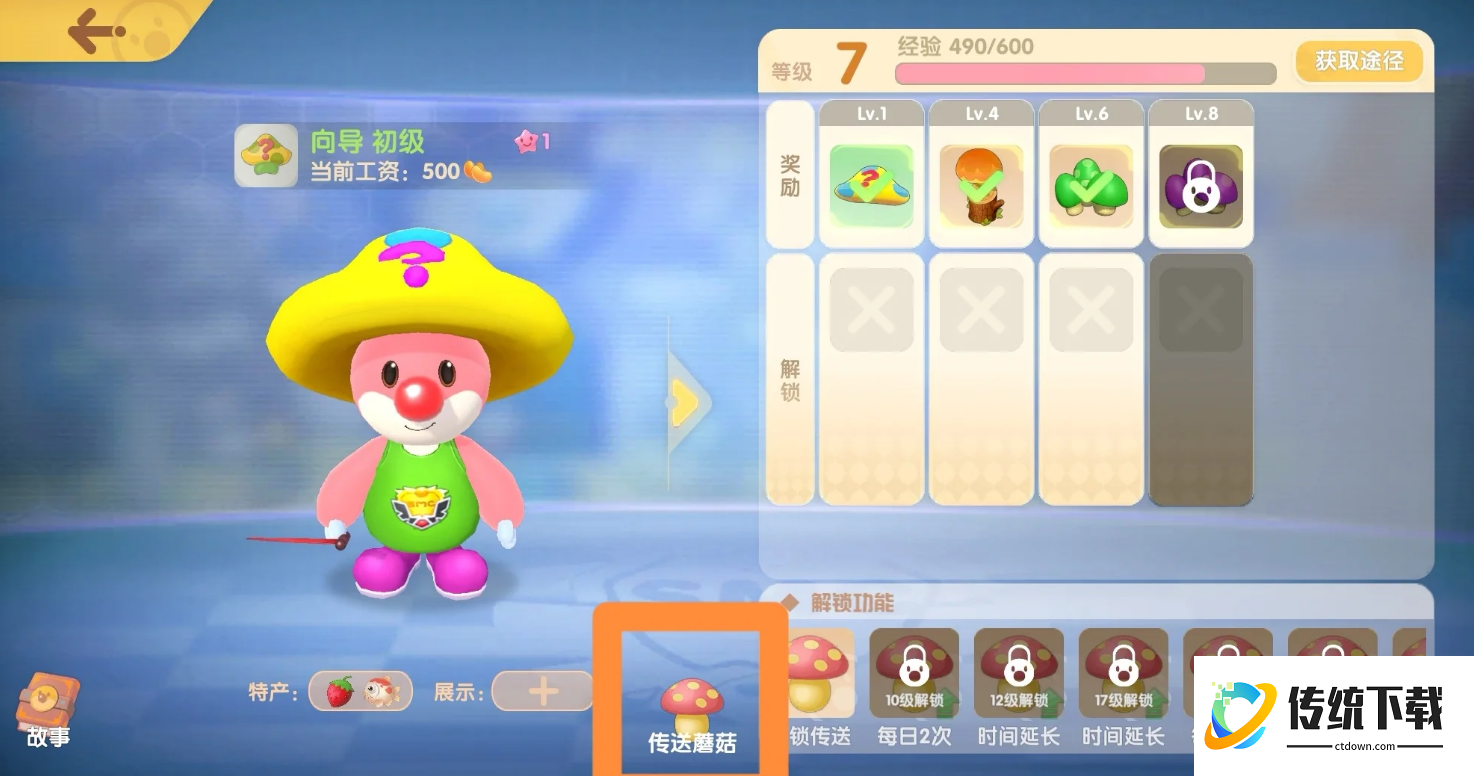Toggle the claimed checkmark on Lv.6 reward
This screenshot has height=776, width=1474.
pyautogui.click(x=1090, y=185)
